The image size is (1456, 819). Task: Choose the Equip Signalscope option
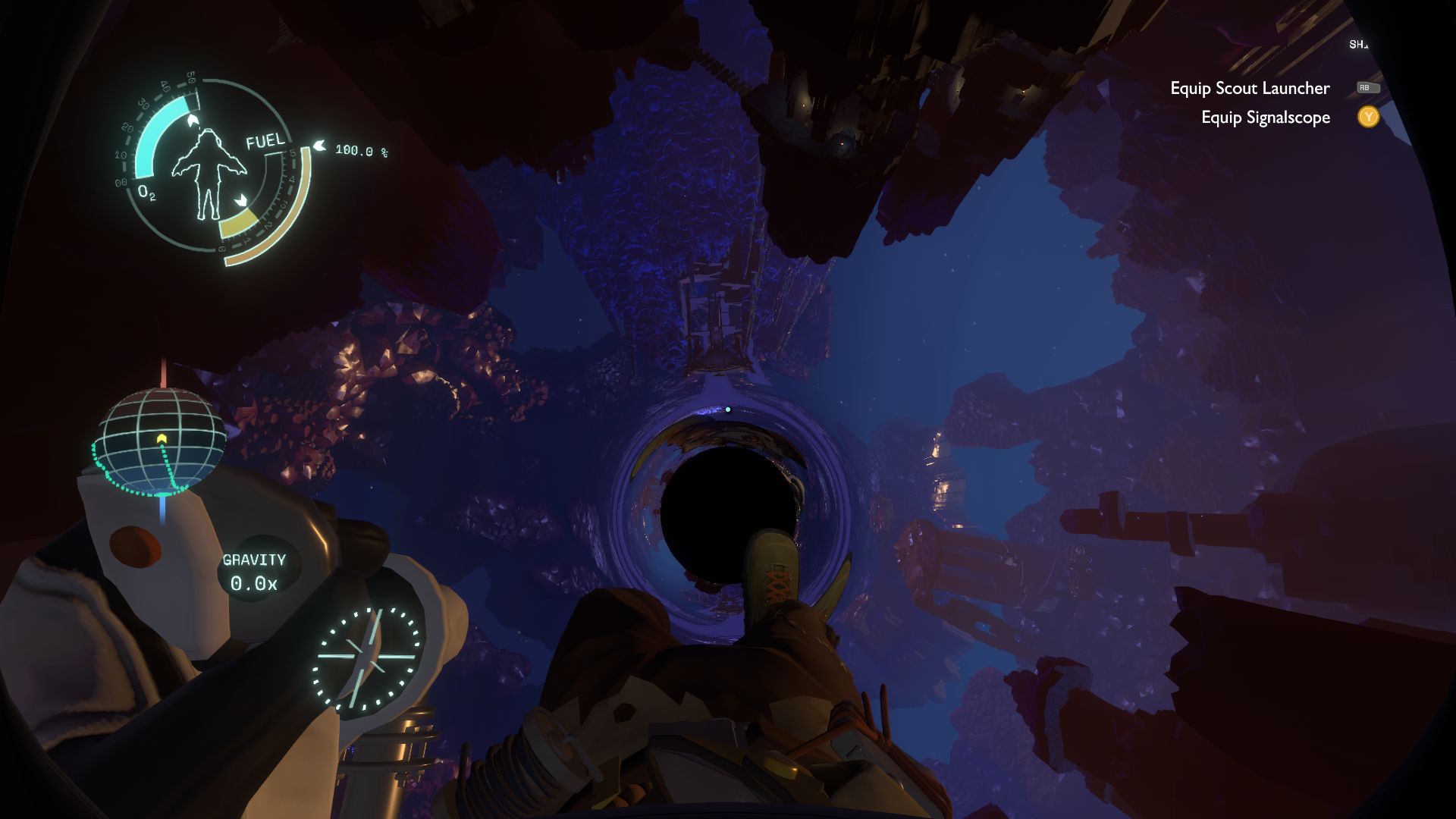coord(1265,118)
